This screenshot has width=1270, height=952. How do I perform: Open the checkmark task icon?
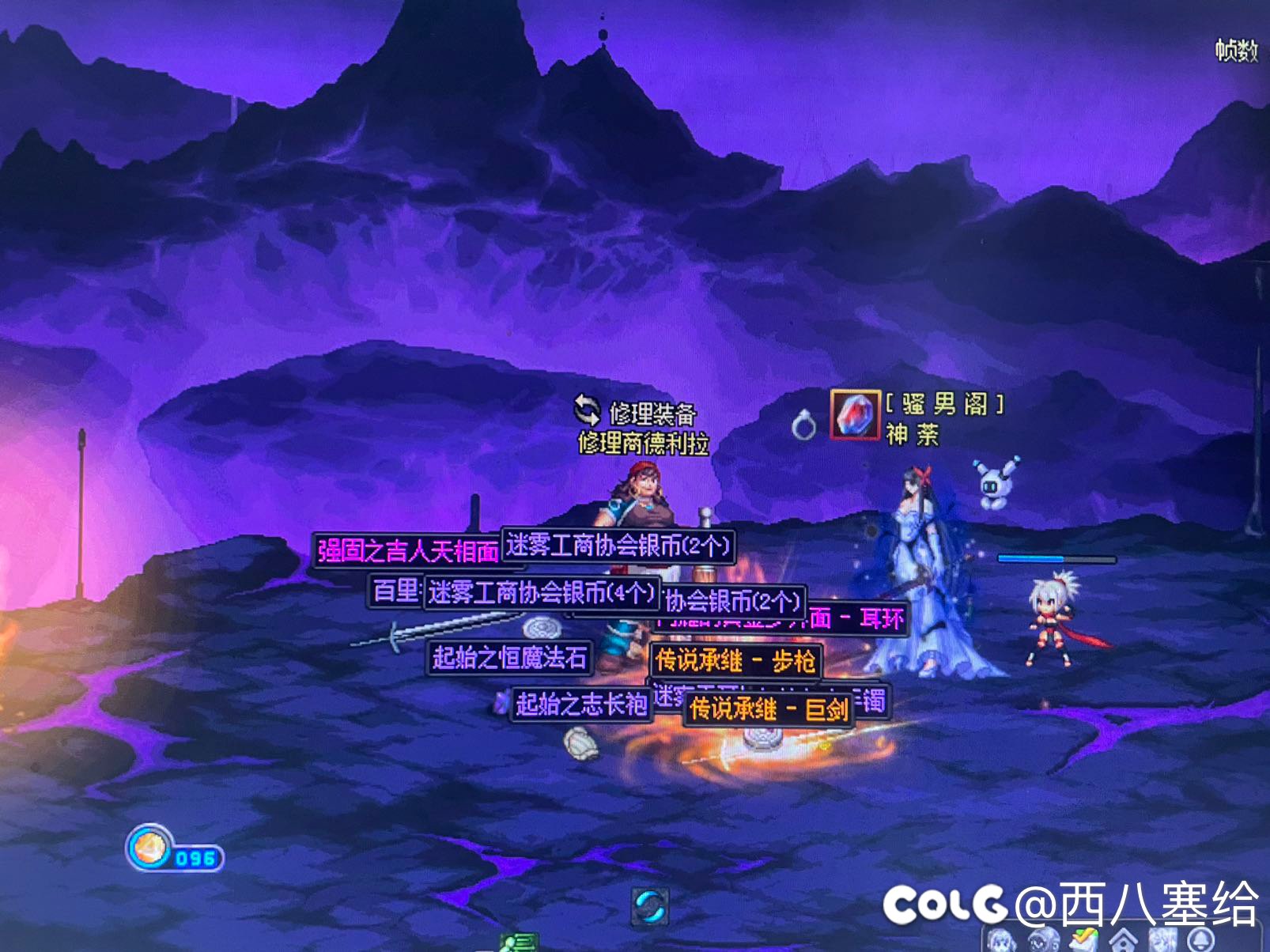(1083, 940)
